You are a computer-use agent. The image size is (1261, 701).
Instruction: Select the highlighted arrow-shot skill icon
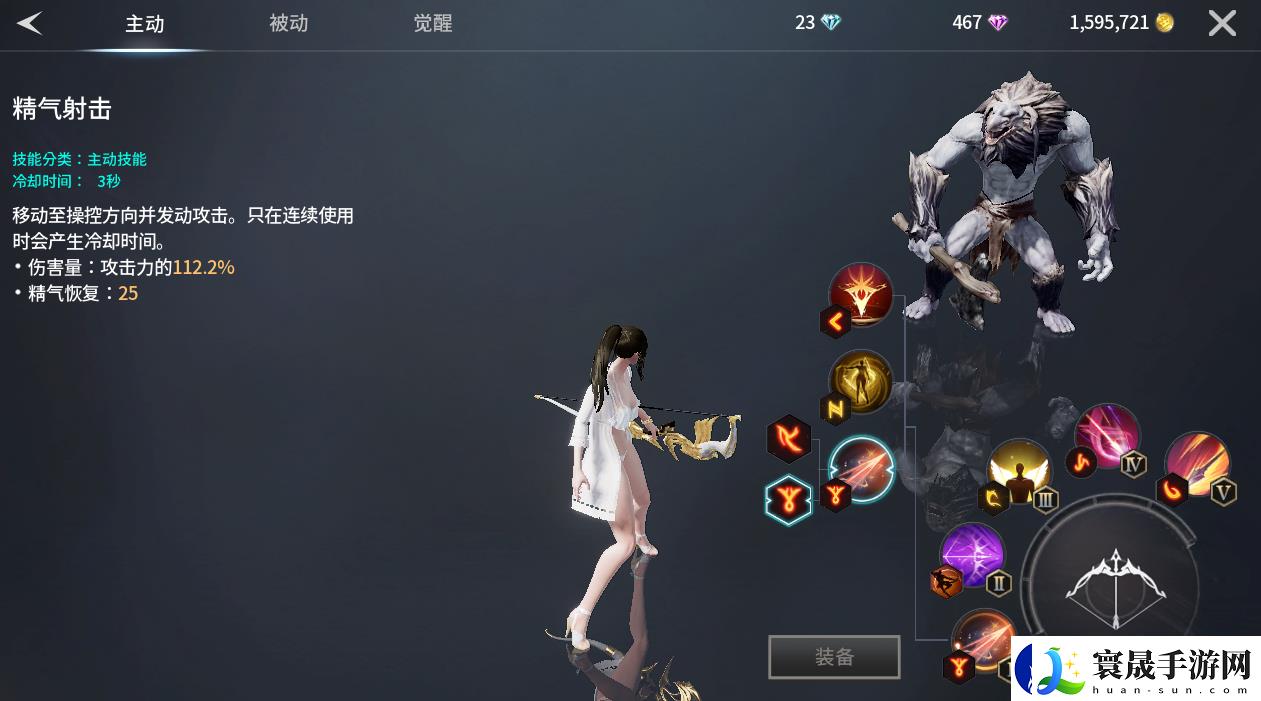point(862,468)
